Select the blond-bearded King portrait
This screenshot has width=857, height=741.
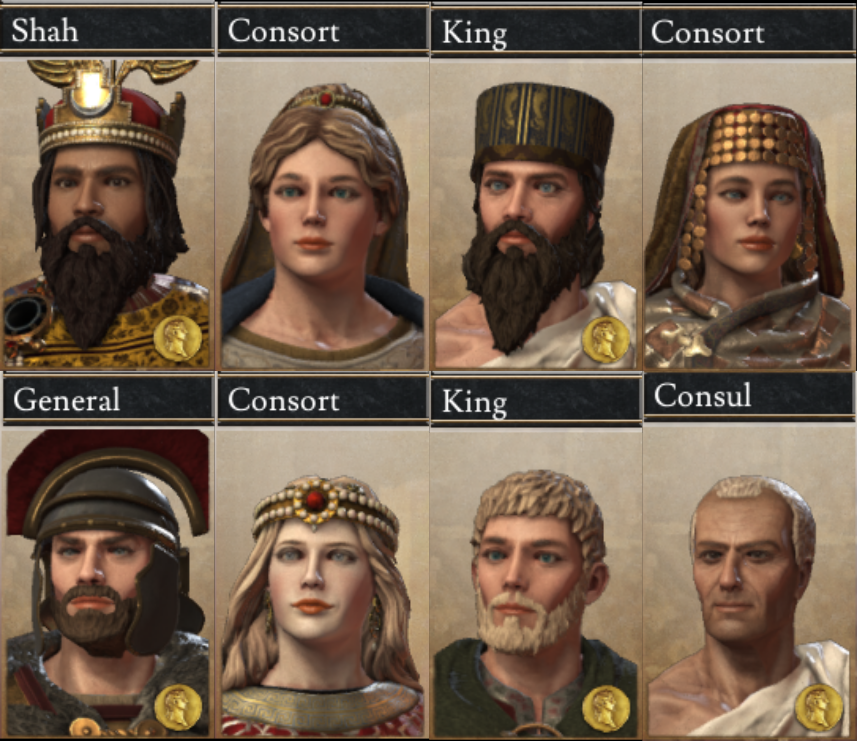point(535,580)
